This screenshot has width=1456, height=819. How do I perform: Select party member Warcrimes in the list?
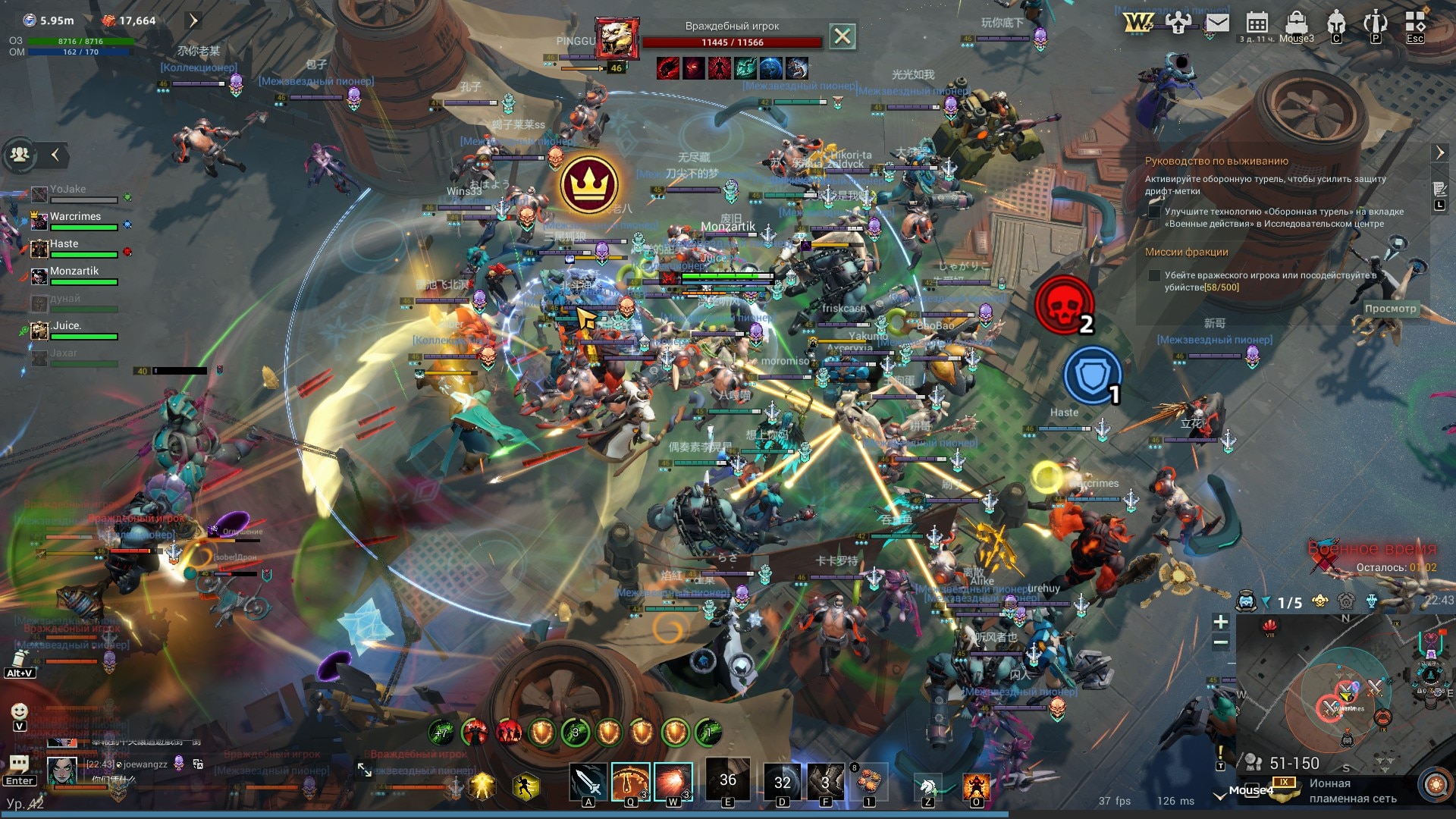(x=75, y=217)
